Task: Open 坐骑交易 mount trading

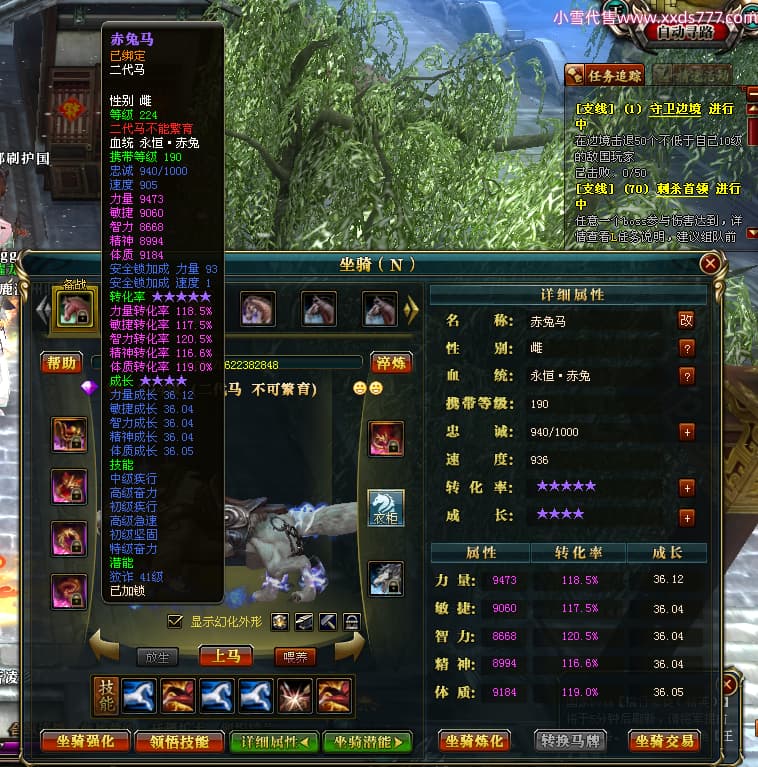Action: (664, 741)
